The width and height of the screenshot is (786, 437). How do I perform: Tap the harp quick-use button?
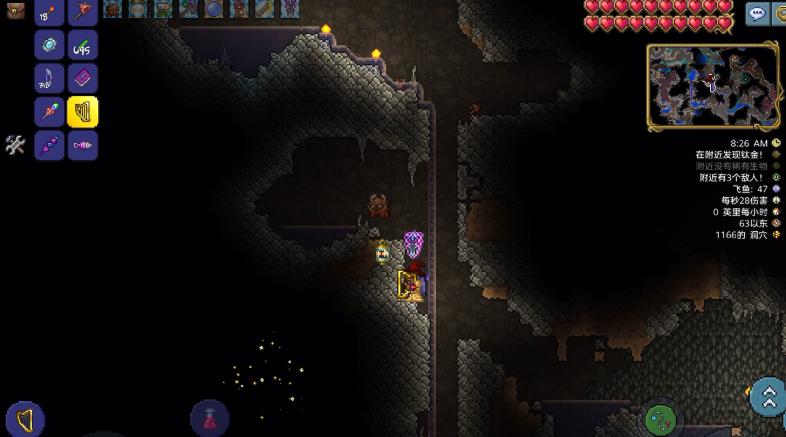pyautogui.click(x=25, y=419)
